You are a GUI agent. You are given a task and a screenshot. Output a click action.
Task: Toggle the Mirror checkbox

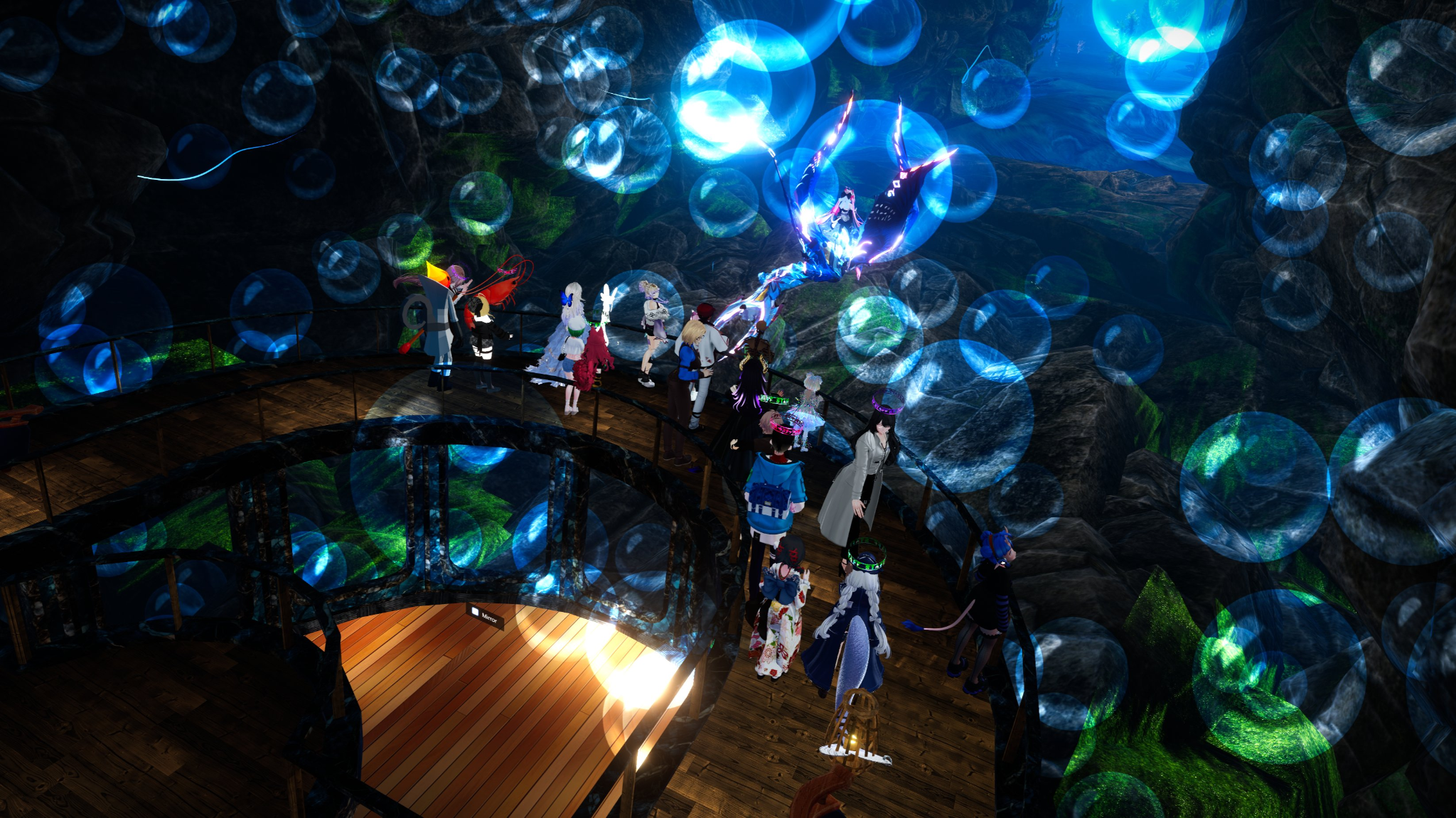tap(476, 612)
